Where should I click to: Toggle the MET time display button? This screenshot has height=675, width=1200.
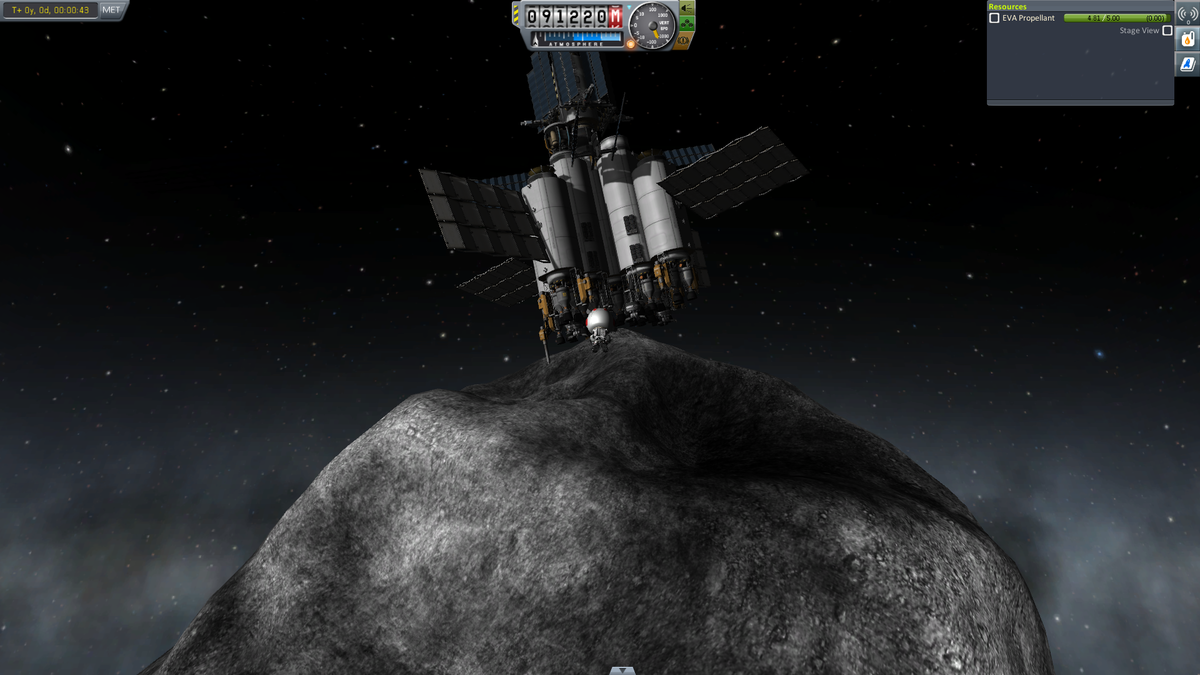(x=112, y=10)
